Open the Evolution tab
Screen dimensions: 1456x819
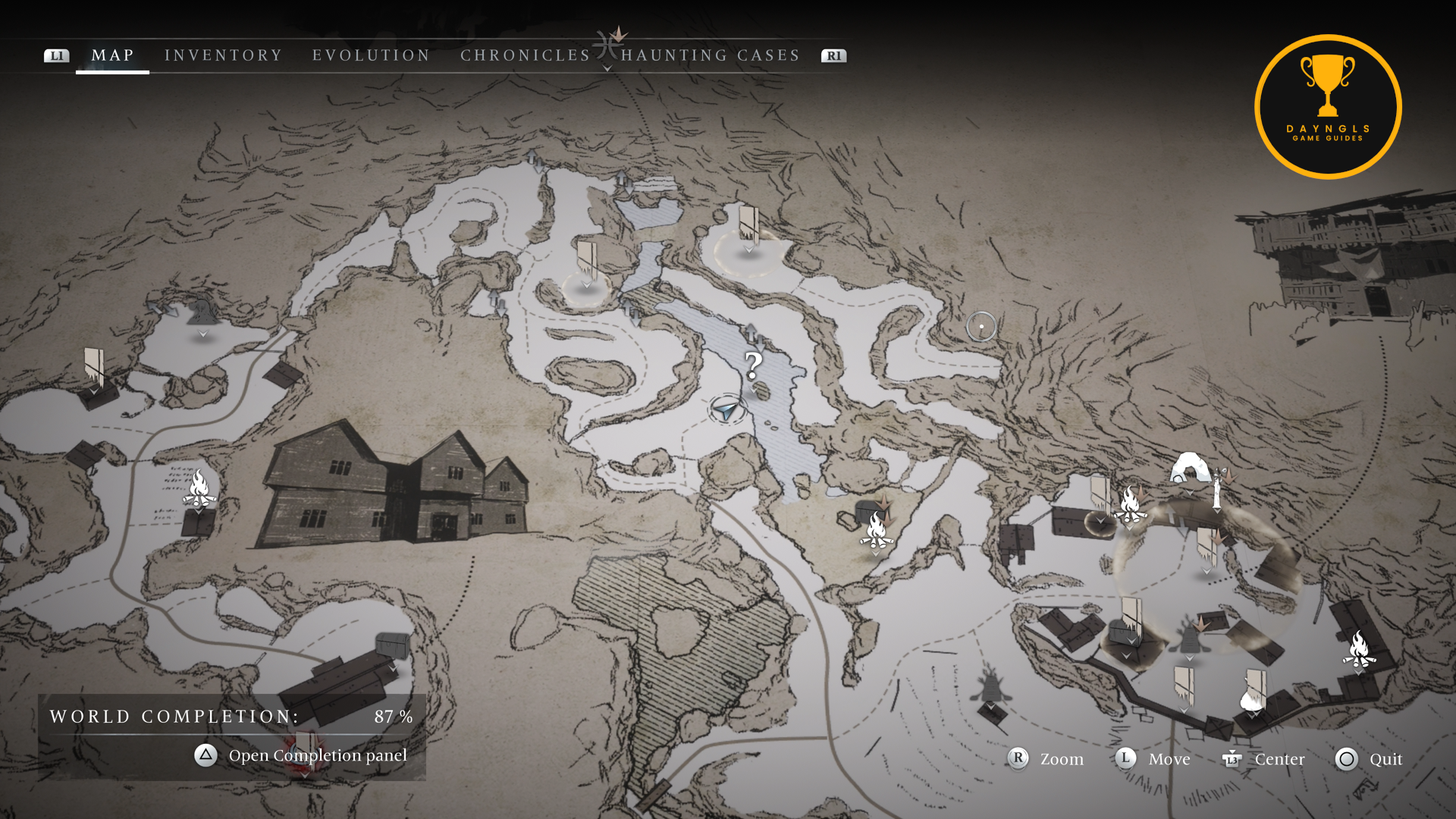point(371,55)
